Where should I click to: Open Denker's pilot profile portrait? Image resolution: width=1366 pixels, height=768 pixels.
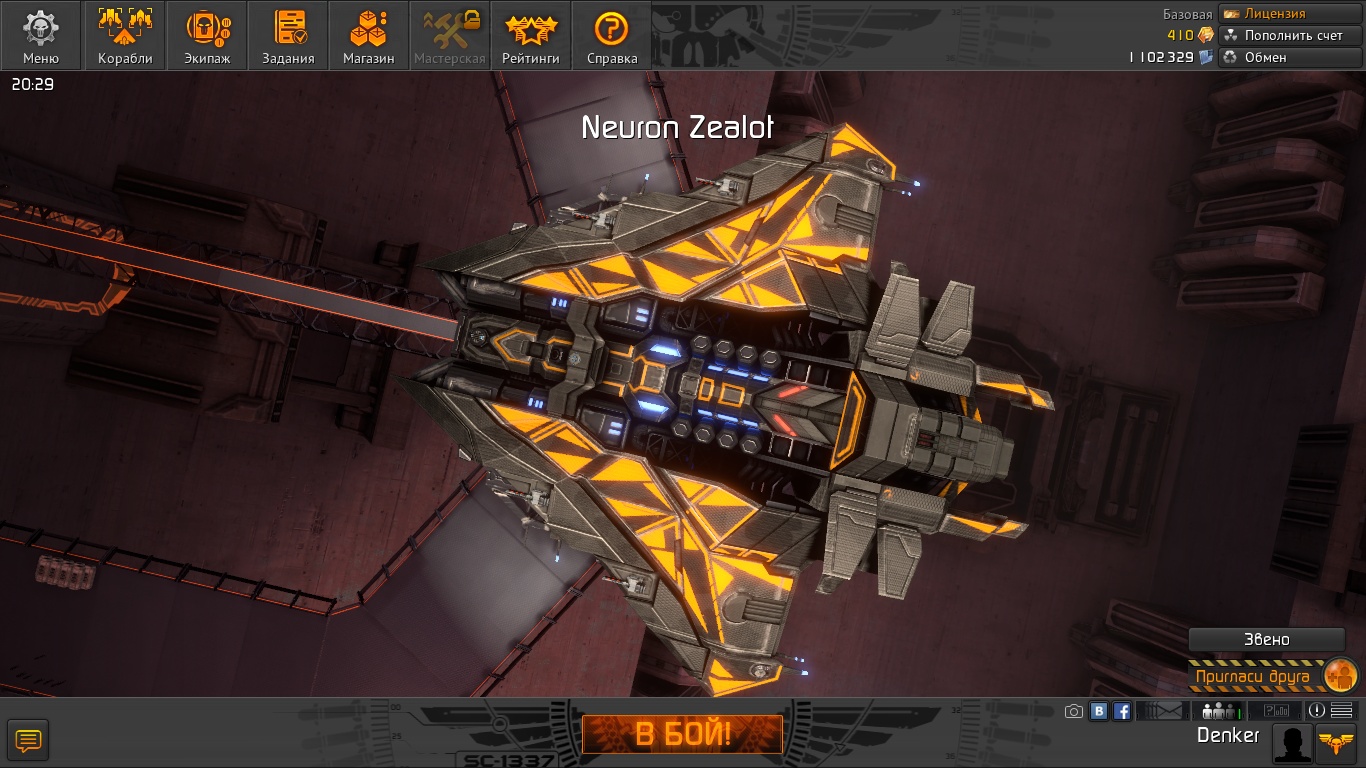[1292, 743]
